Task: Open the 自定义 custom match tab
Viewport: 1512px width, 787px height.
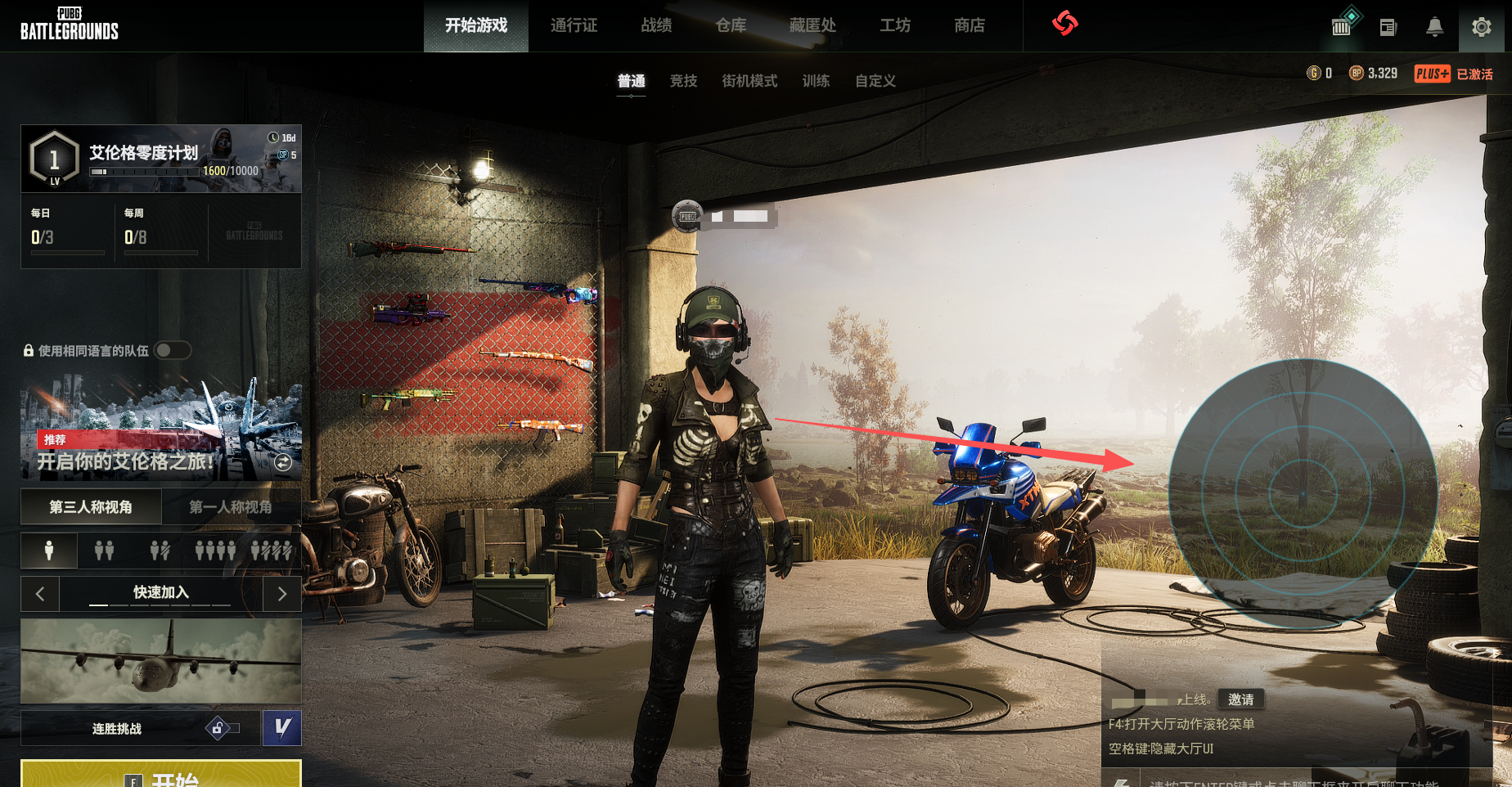Action: [875, 81]
